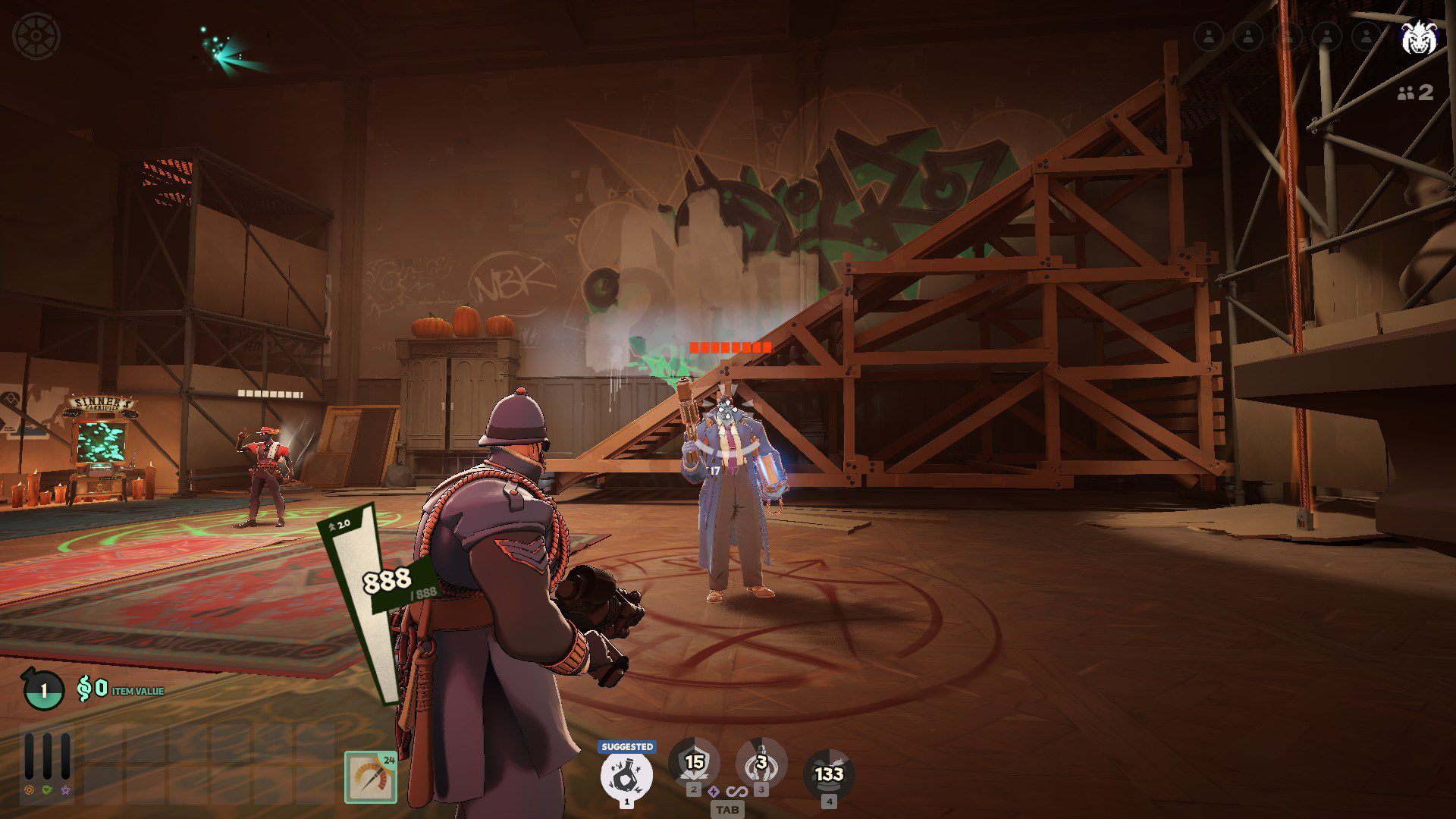Viewport: 1456px width, 819px height.
Task: Click the SUGGESTED label above the potion slot
Action: [627, 747]
